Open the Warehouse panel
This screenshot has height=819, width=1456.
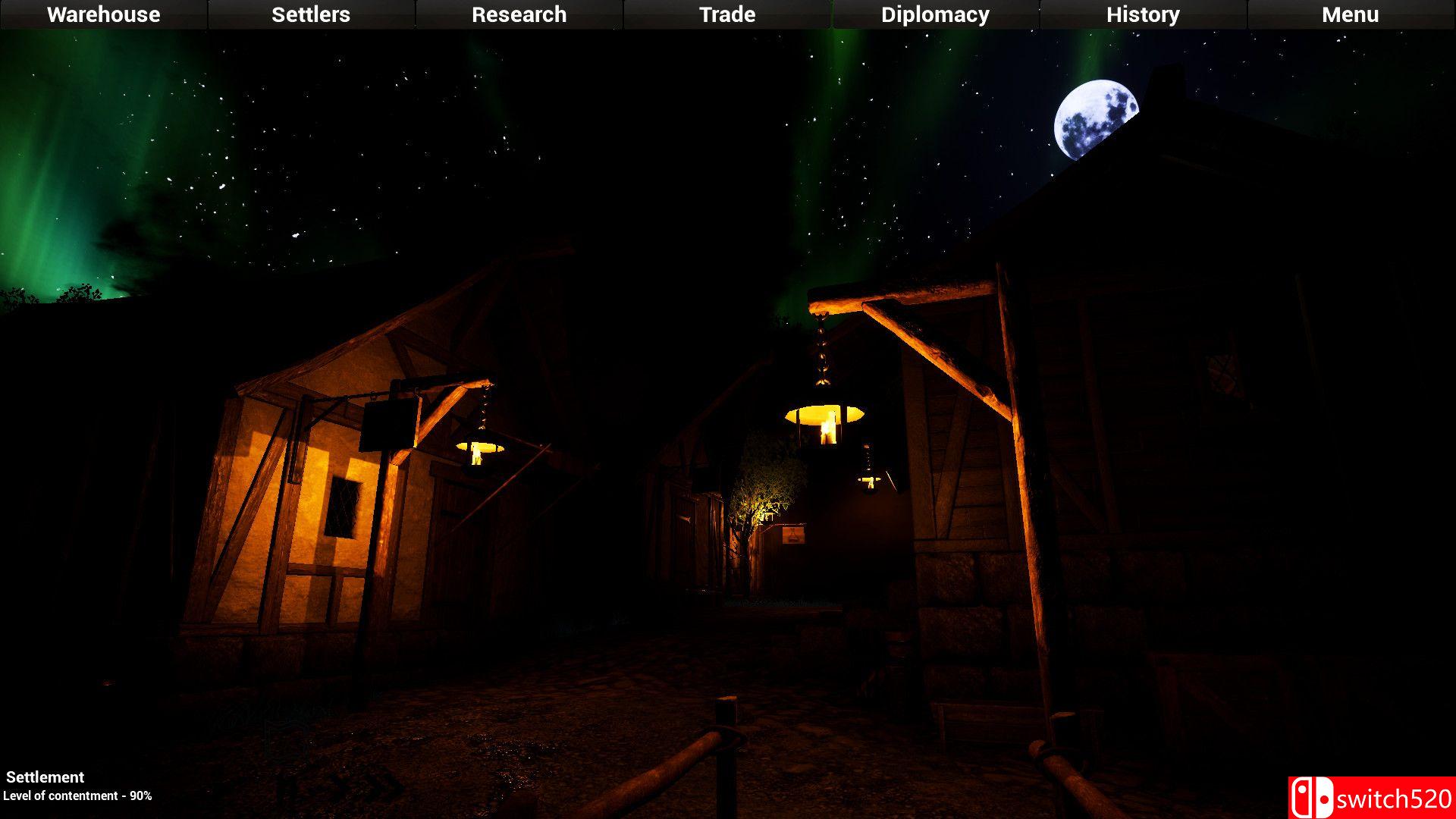tap(104, 14)
